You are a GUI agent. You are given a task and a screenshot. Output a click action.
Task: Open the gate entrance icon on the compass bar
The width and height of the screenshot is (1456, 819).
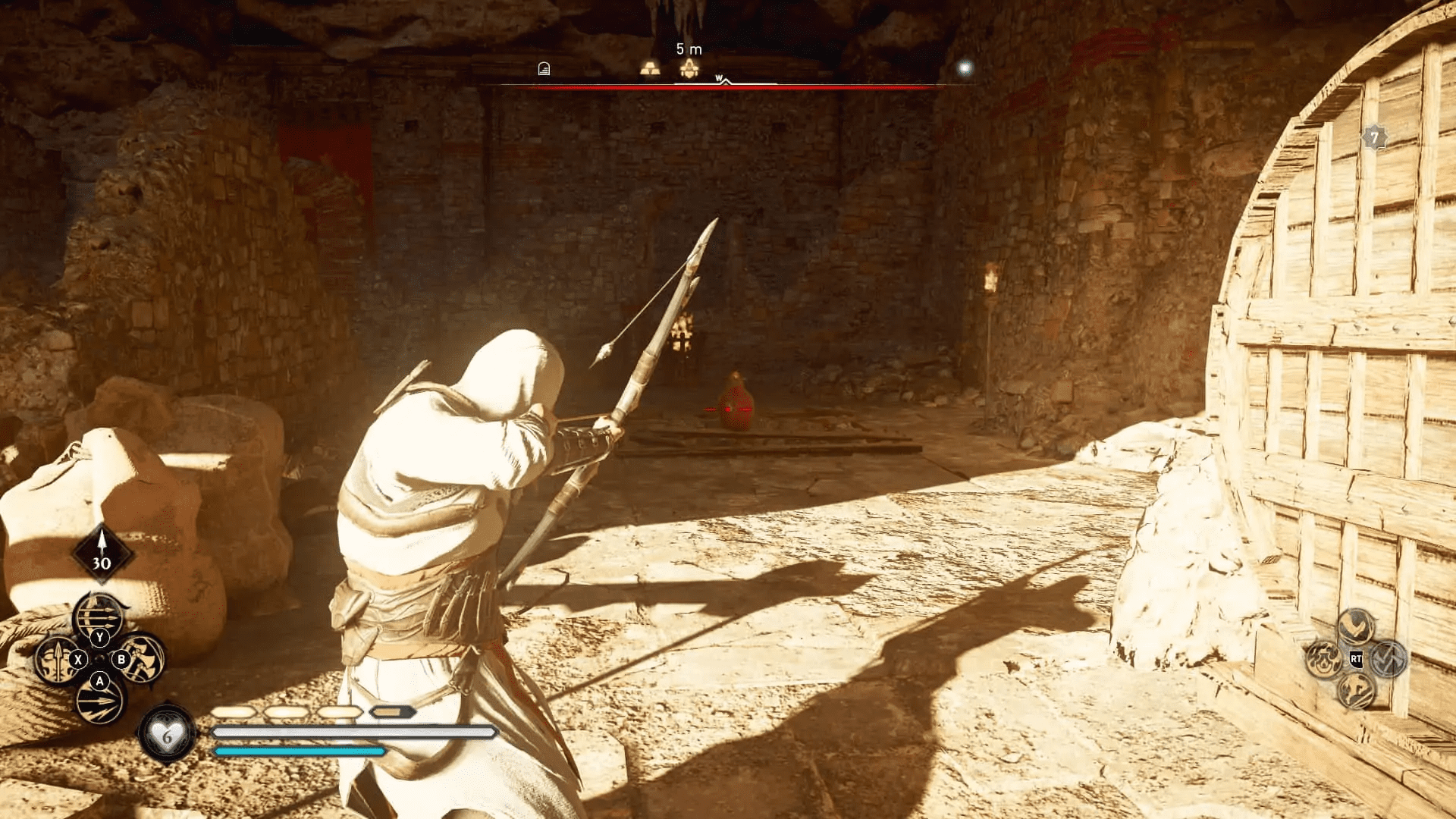[544, 69]
